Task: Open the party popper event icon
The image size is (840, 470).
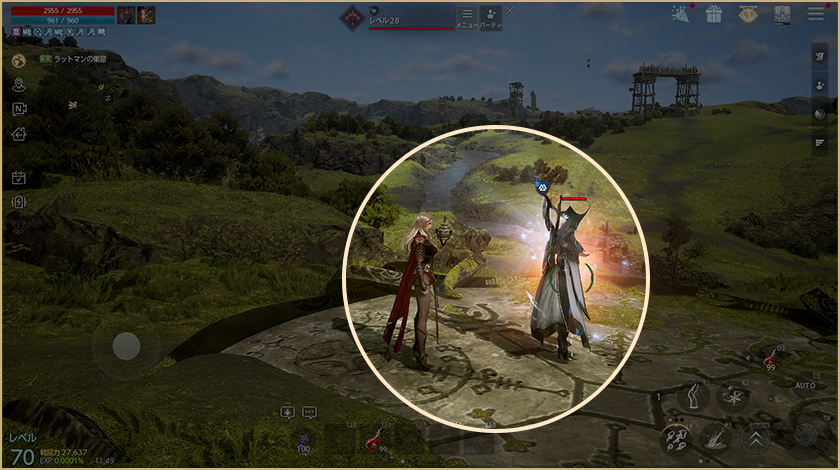Action: tap(681, 13)
